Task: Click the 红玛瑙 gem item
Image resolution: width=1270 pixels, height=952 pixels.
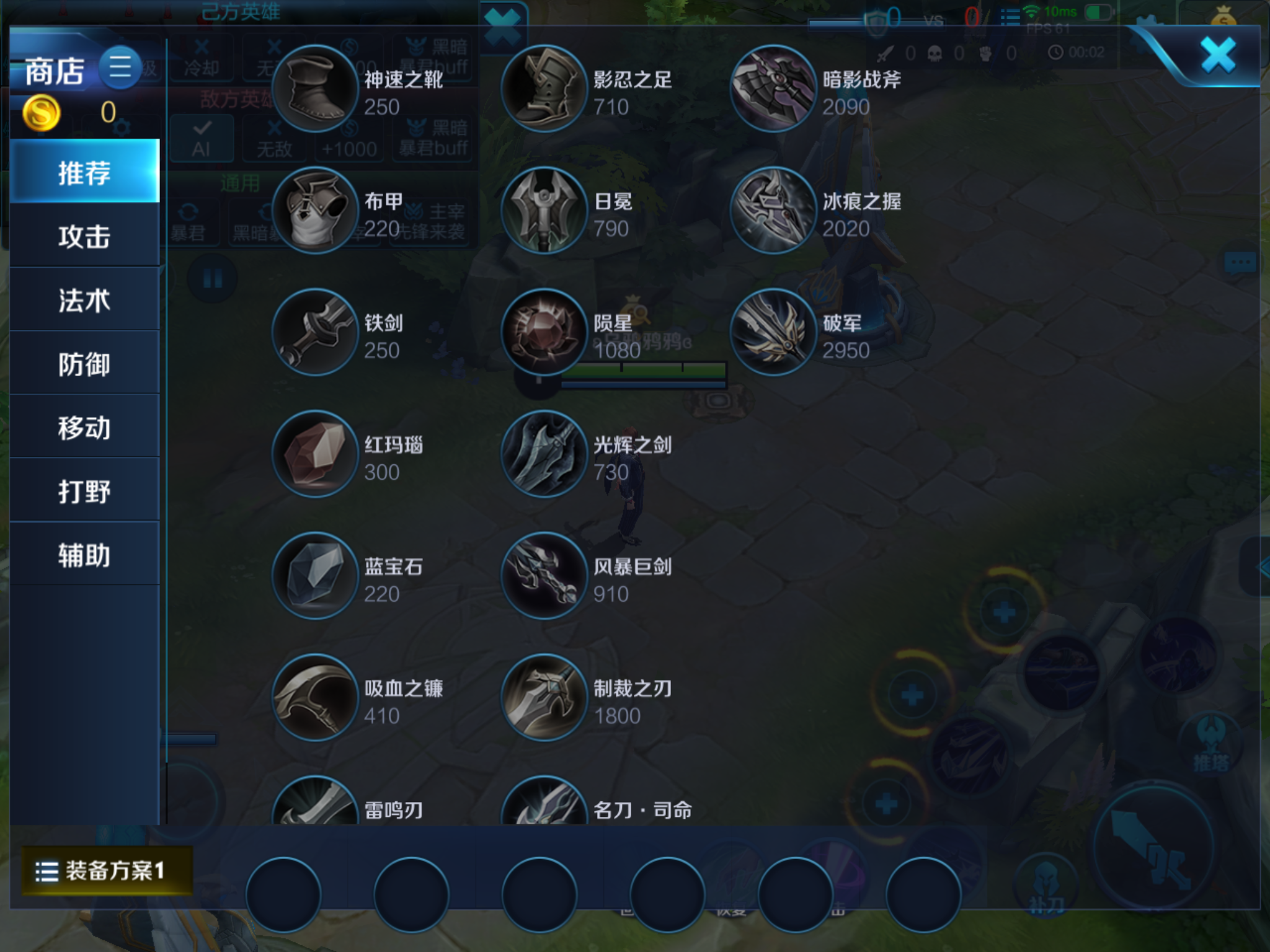Action: pyautogui.click(x=316, y=452)
